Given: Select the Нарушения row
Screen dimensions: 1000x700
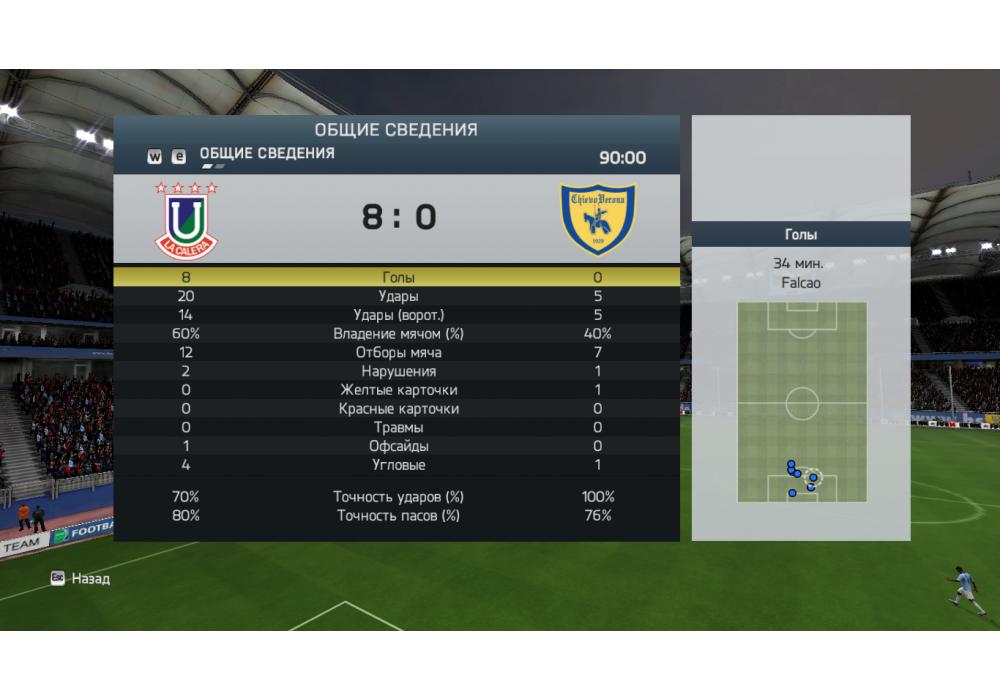Looking at the screenshot, I should coord(398,371).
